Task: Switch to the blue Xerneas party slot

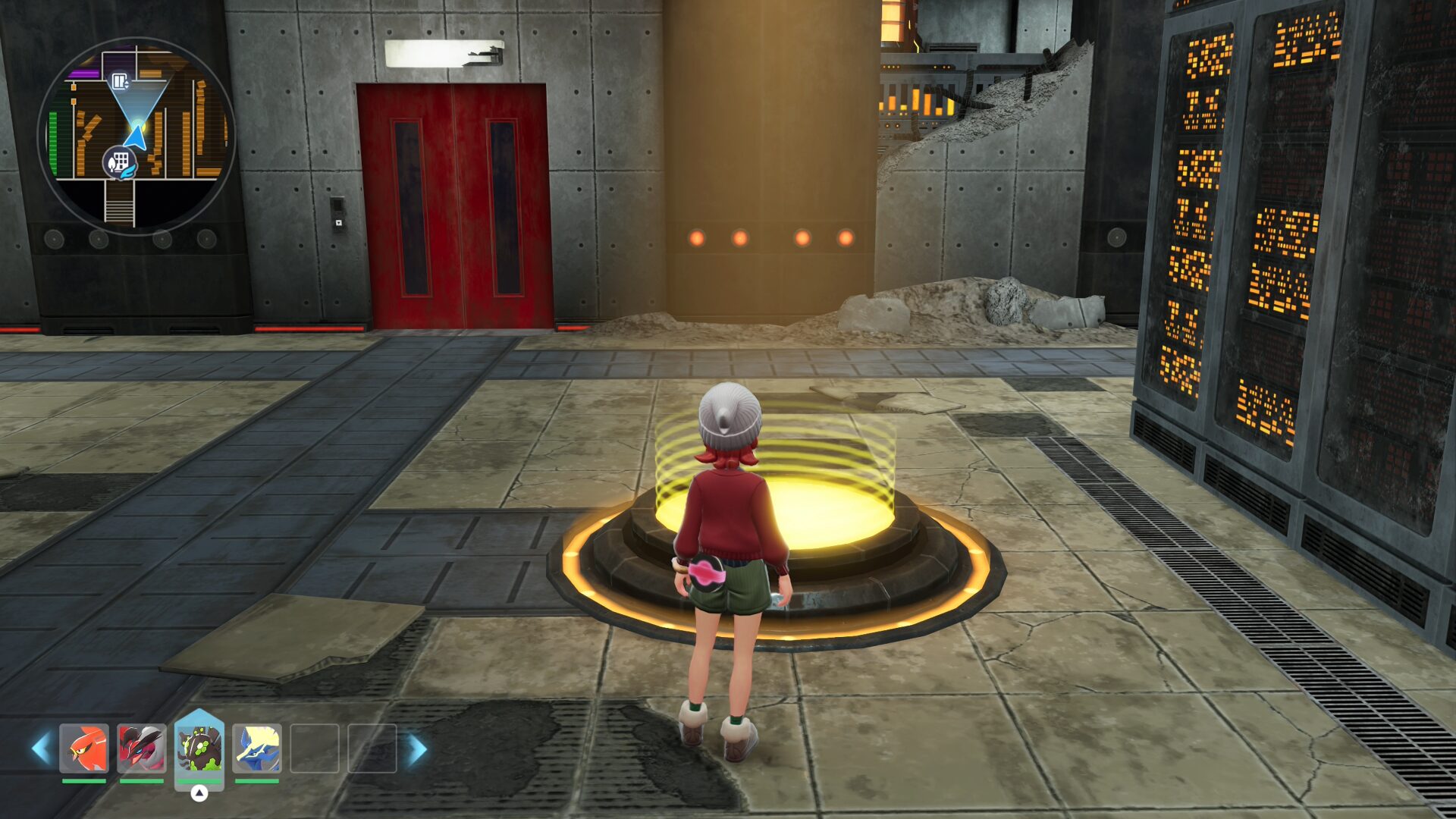Action: (257, 748)
